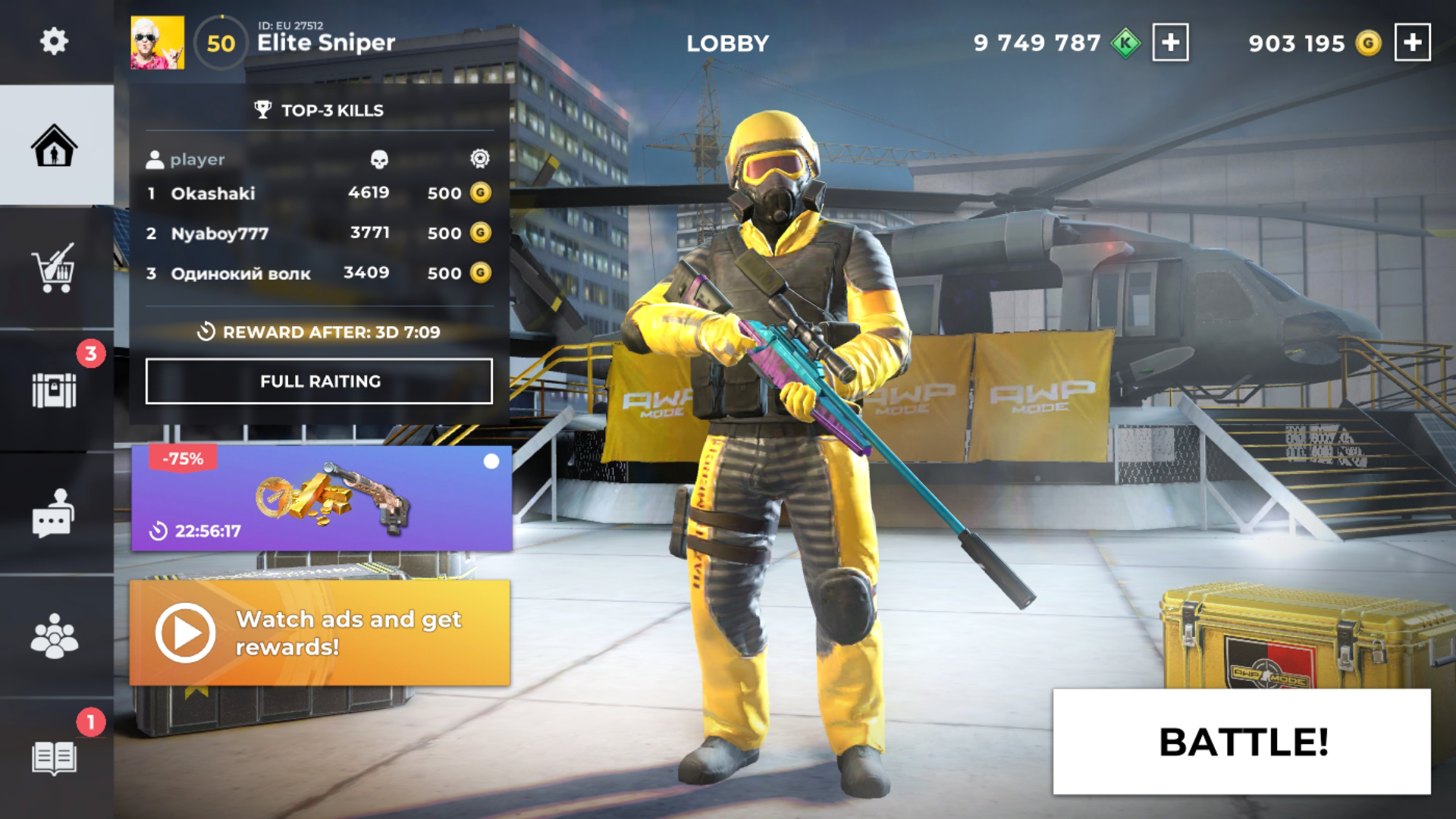Screen dimensions: 1456x819
Task: Click the trophy icon beside TOP-3 KILLS
Action: (x=264, y=109)
